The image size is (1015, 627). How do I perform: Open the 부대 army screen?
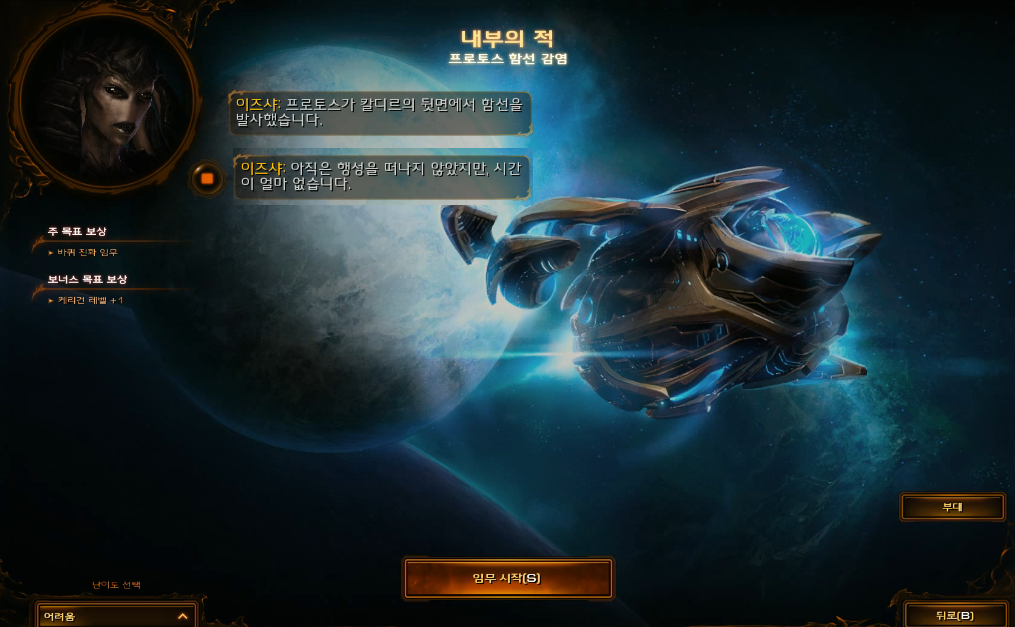pyautogui.click(x=952, y=507)
